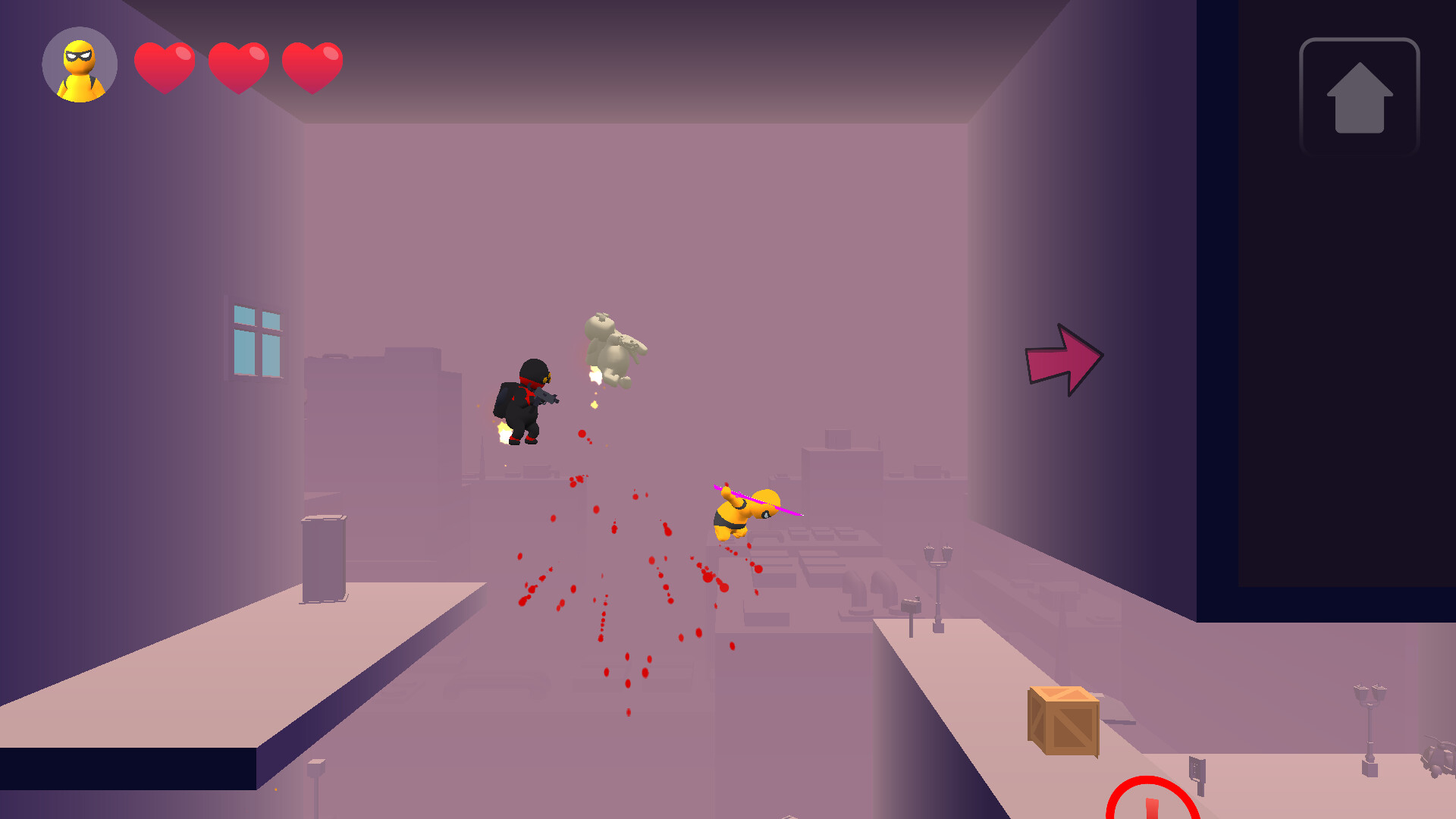The width and height of the screenshot is (1456, 819).
Task: Click the player avatar portrait icon
Action: (x=79, y=65)
